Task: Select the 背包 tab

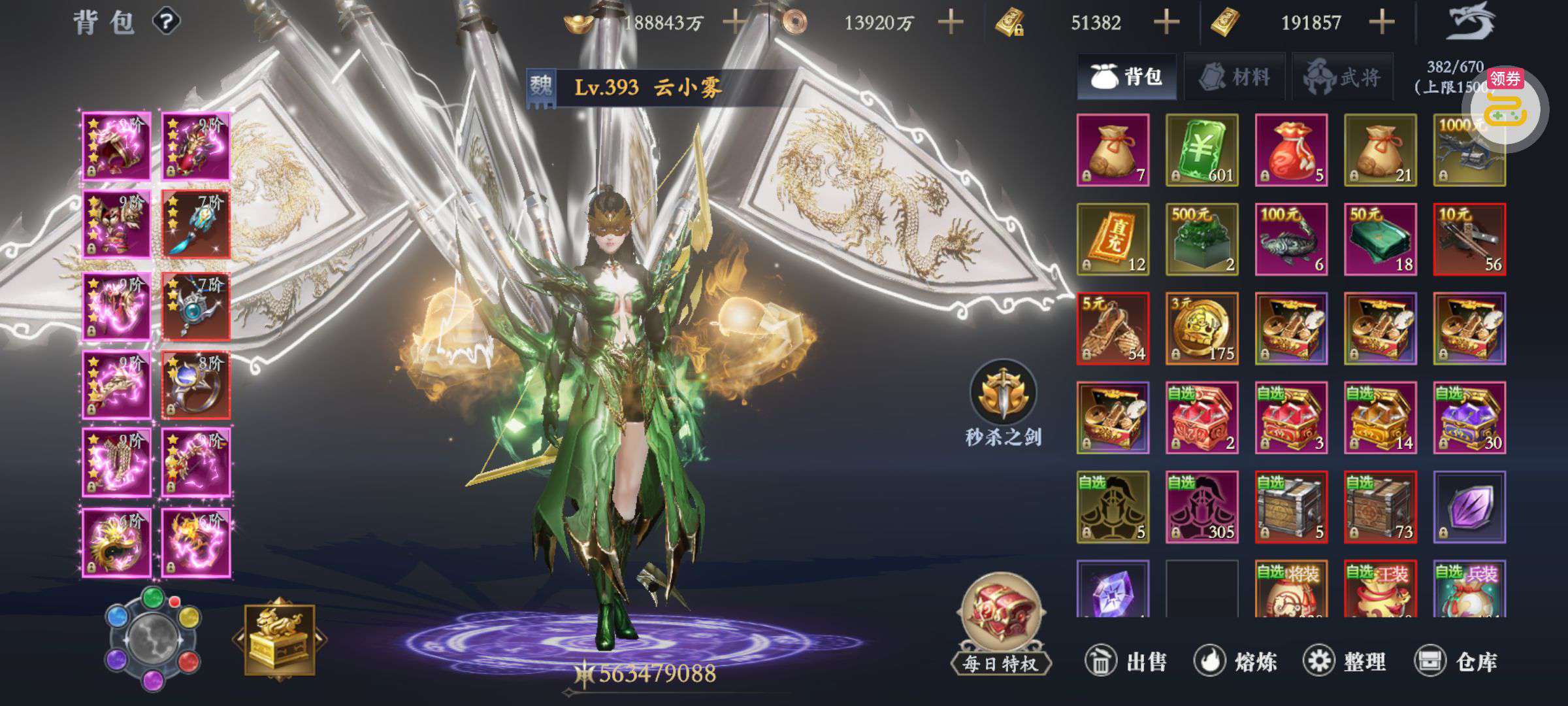Action: [x=1126, y=77]
